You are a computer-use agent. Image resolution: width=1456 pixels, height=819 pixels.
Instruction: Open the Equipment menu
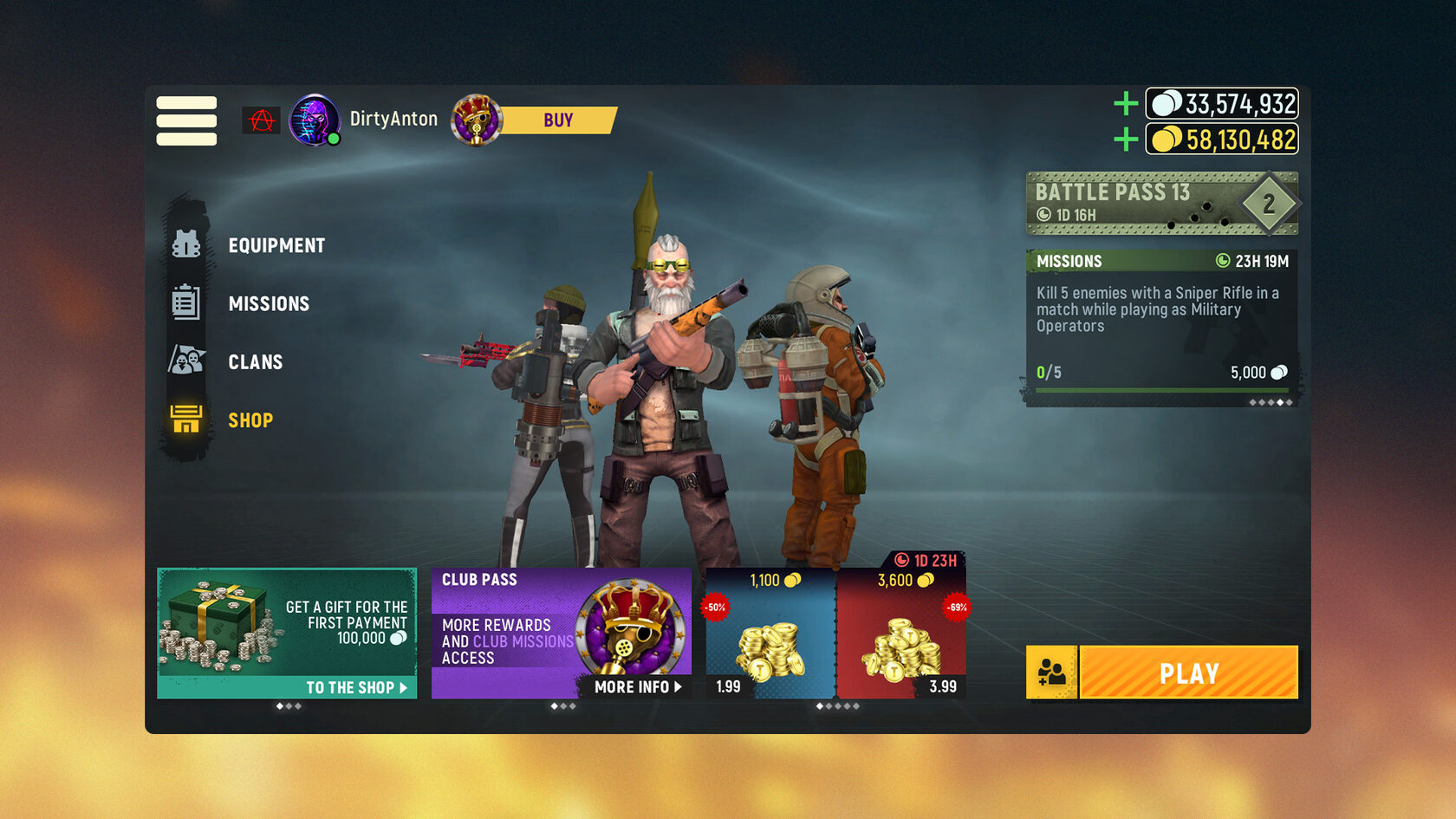click(x=276, y=245)
